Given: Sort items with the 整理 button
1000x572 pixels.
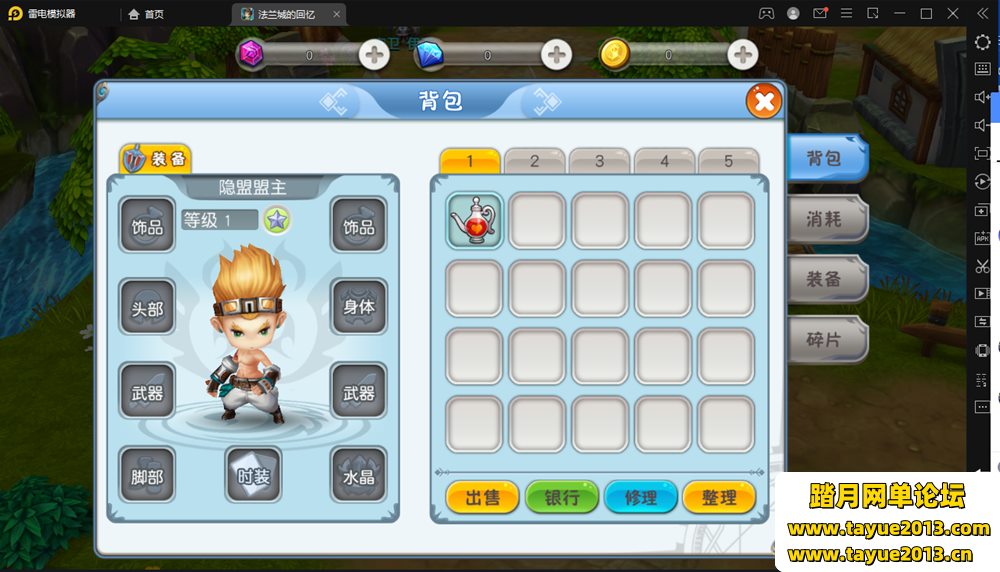Looking at the screenshot, I should pyautogui.click(x=719, y=497).
